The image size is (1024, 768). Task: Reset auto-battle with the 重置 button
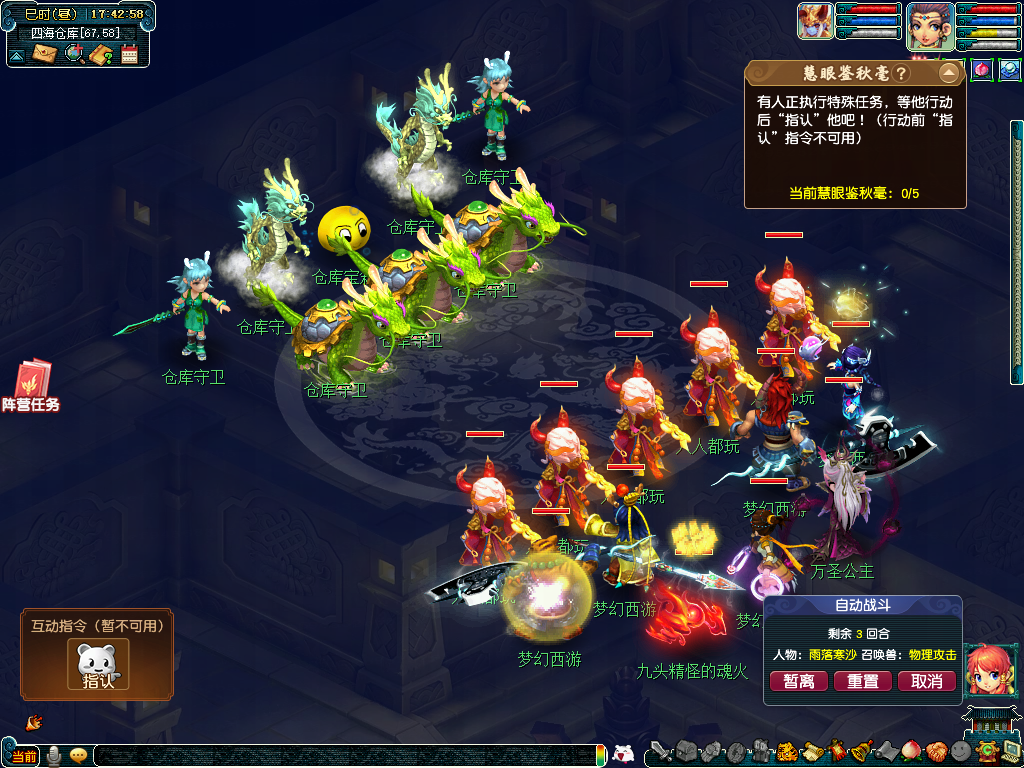click(863, 681)
